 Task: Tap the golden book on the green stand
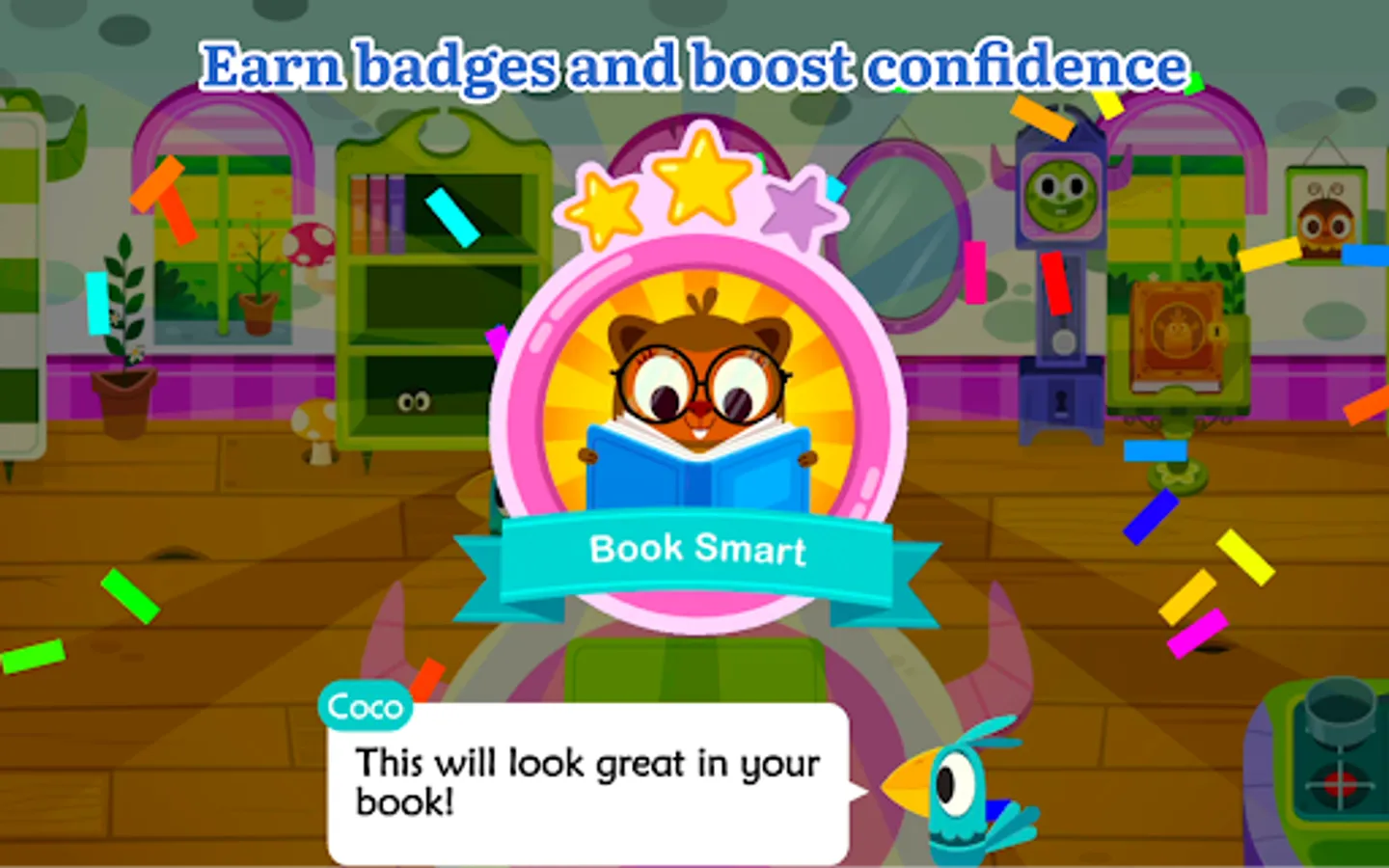click(x=1176, y=331)
